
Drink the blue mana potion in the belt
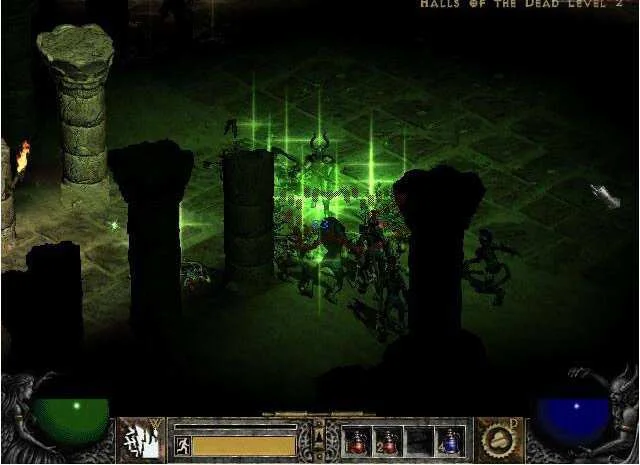pos(452,439)
